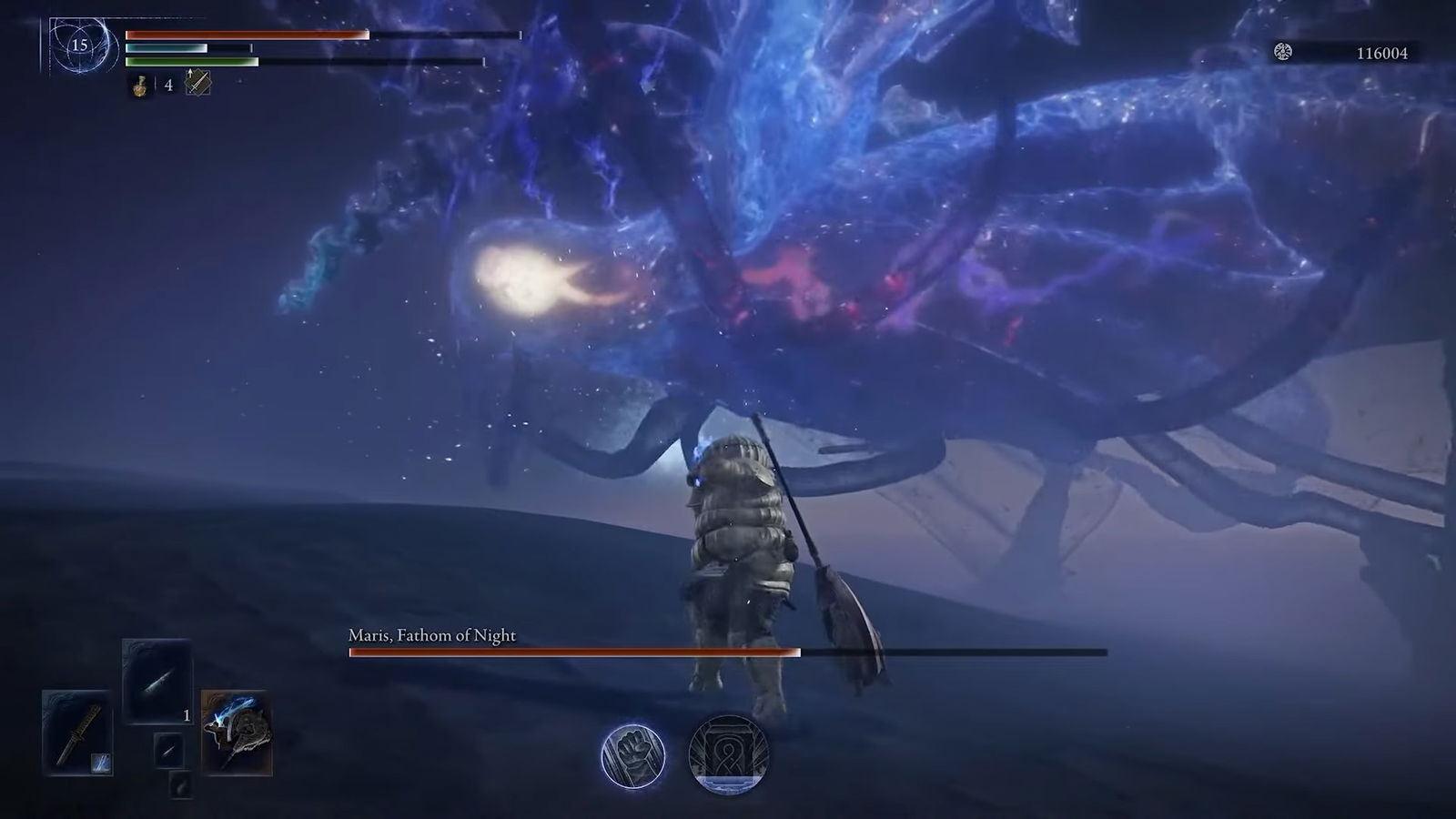
Task: Expand the level 15 compass emblem
Action: coord(79,45)
